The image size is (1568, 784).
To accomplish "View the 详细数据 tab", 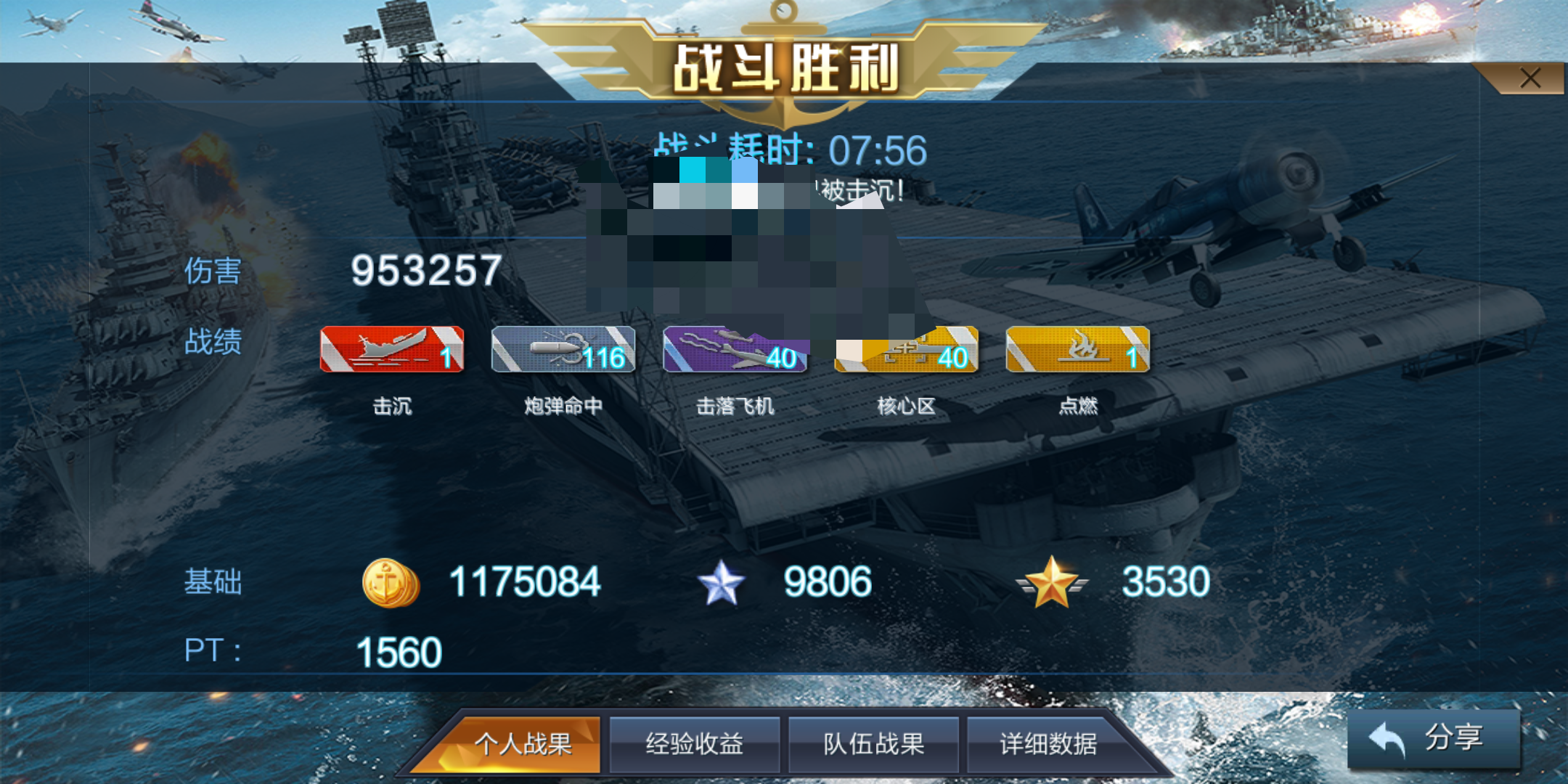I will coord(1048,743).
